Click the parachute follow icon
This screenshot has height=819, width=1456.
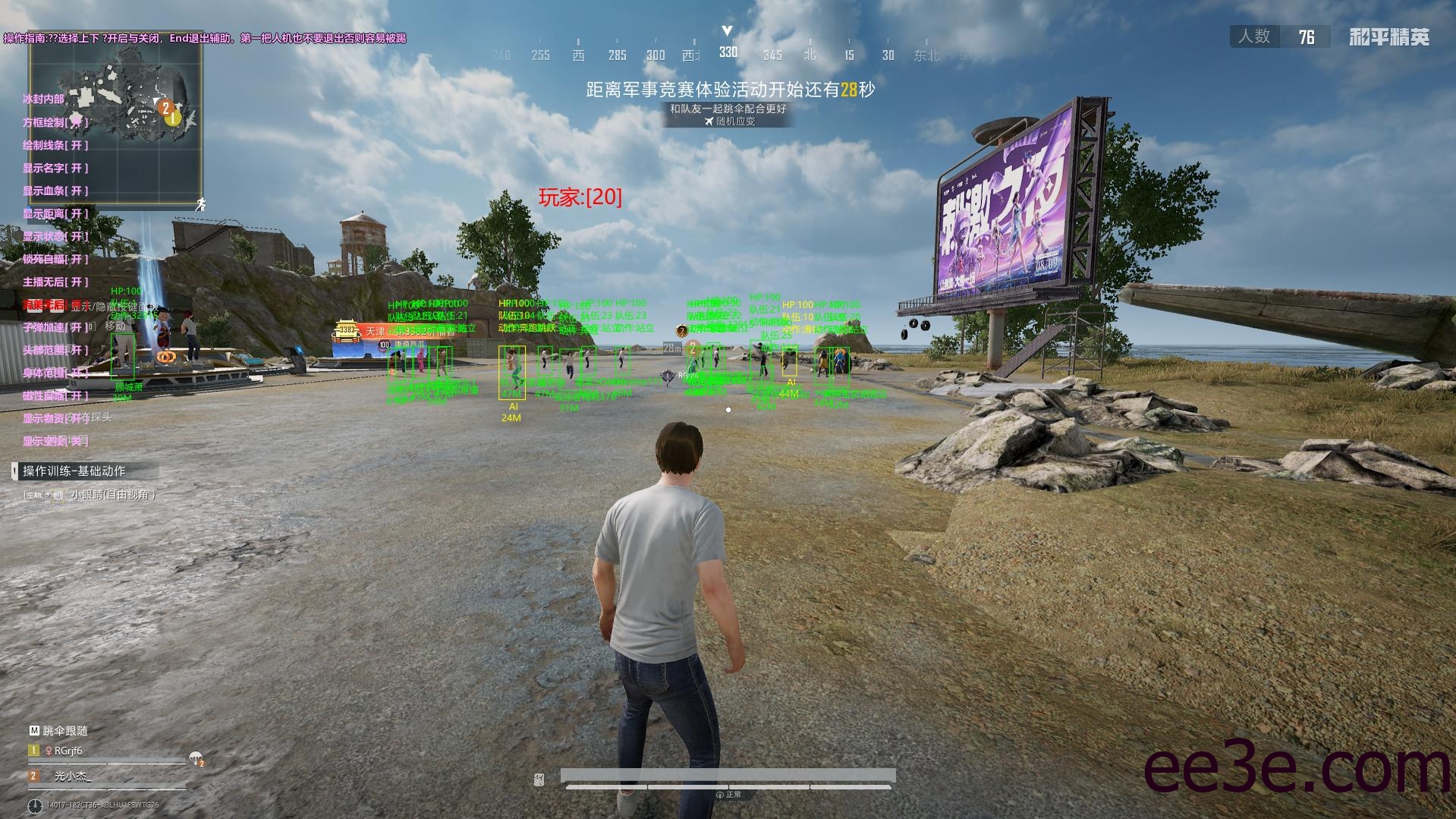197,758
